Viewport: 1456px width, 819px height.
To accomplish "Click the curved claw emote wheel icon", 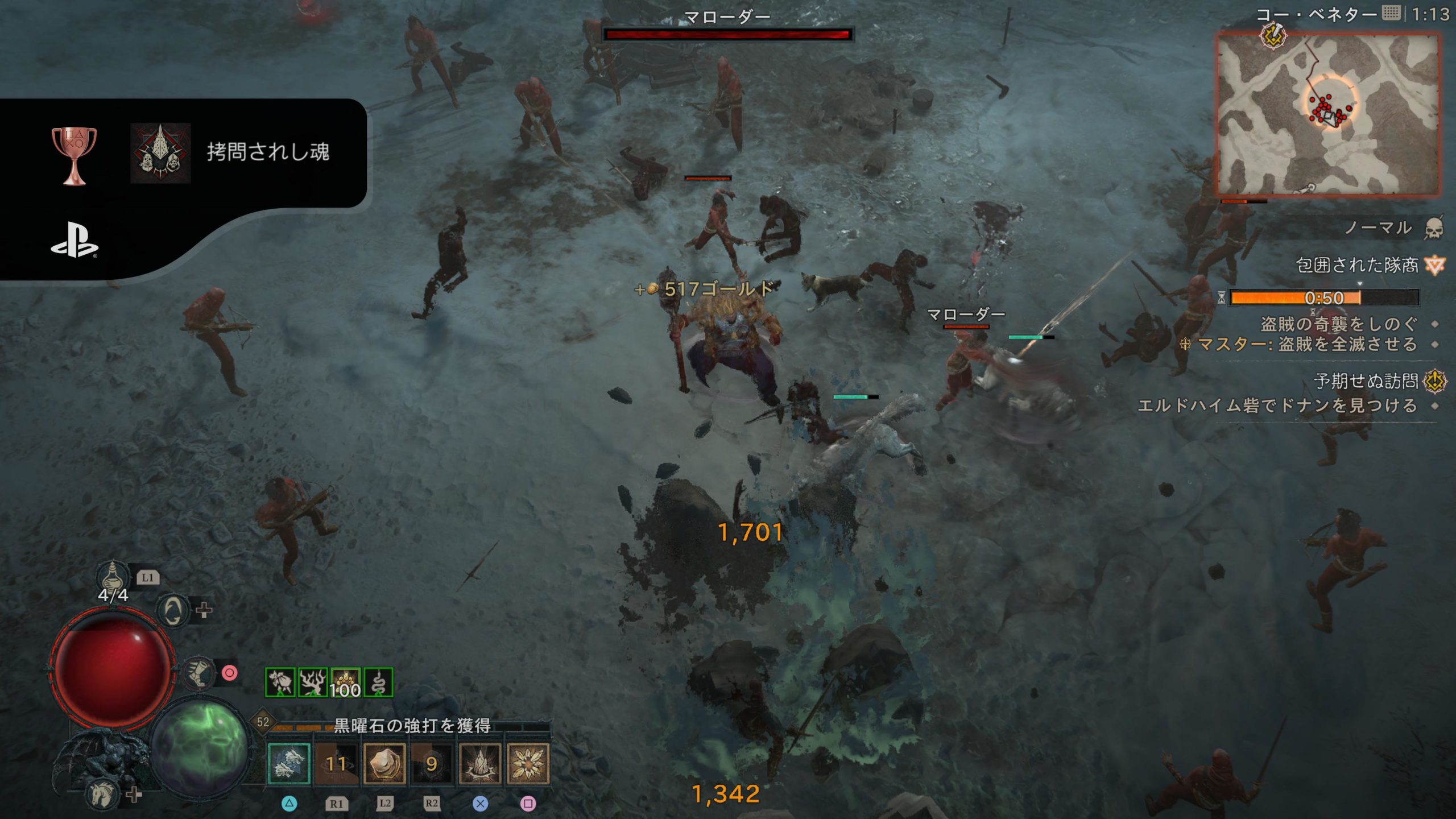I will [x=173, y=611].
